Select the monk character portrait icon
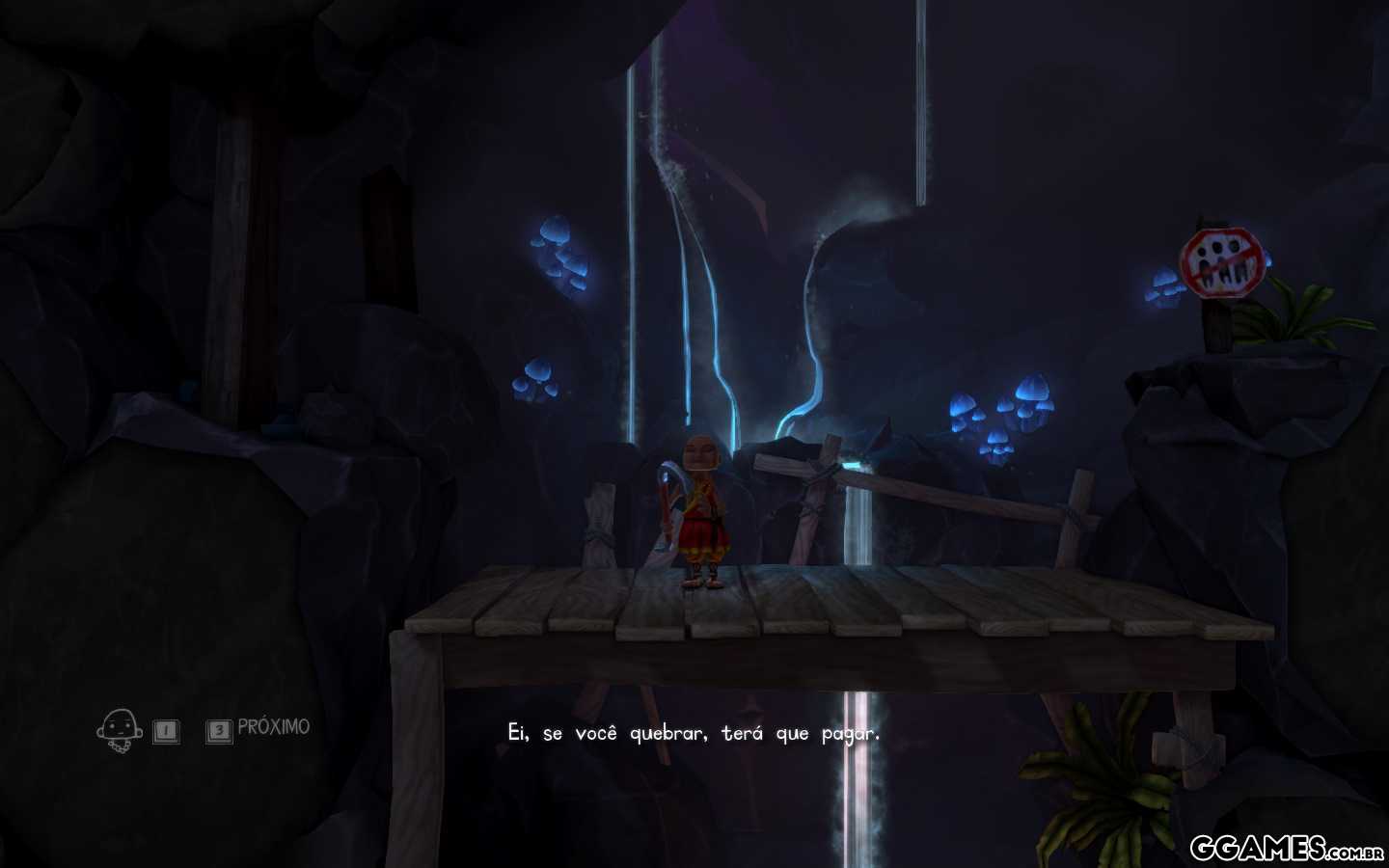 [x=120, y=730]
